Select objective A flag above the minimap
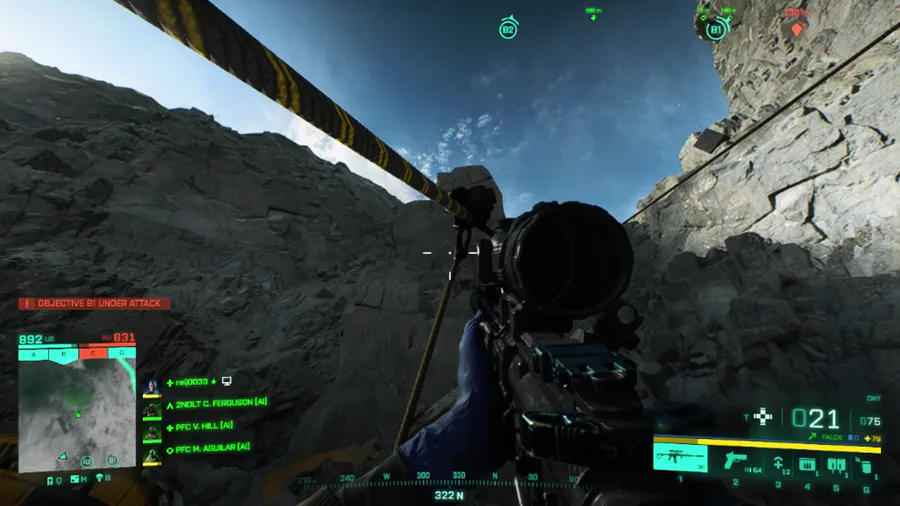The image size is (900, 506). pos(33,353)
